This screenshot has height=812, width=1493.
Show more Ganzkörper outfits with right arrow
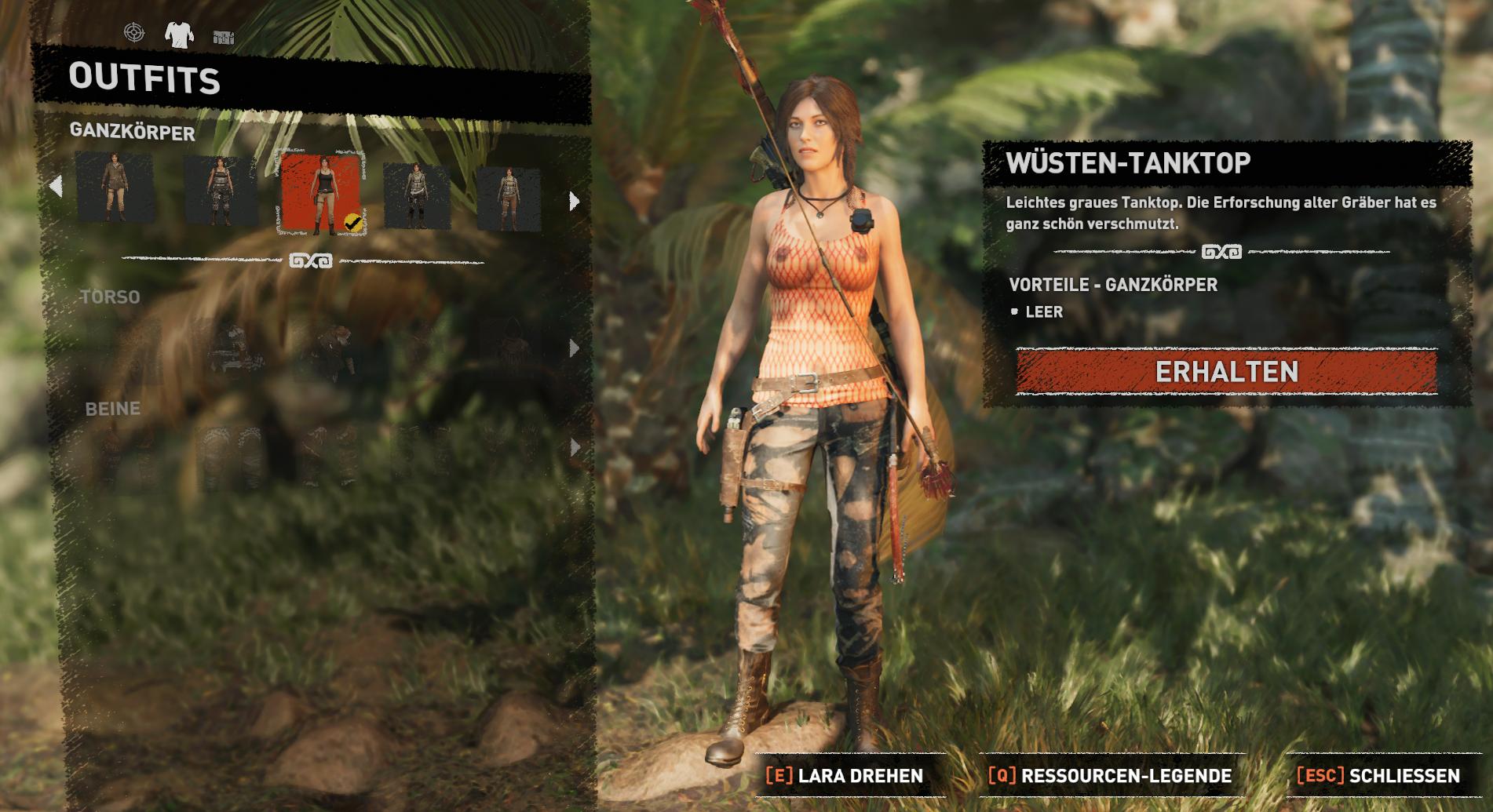coord(575,202)
